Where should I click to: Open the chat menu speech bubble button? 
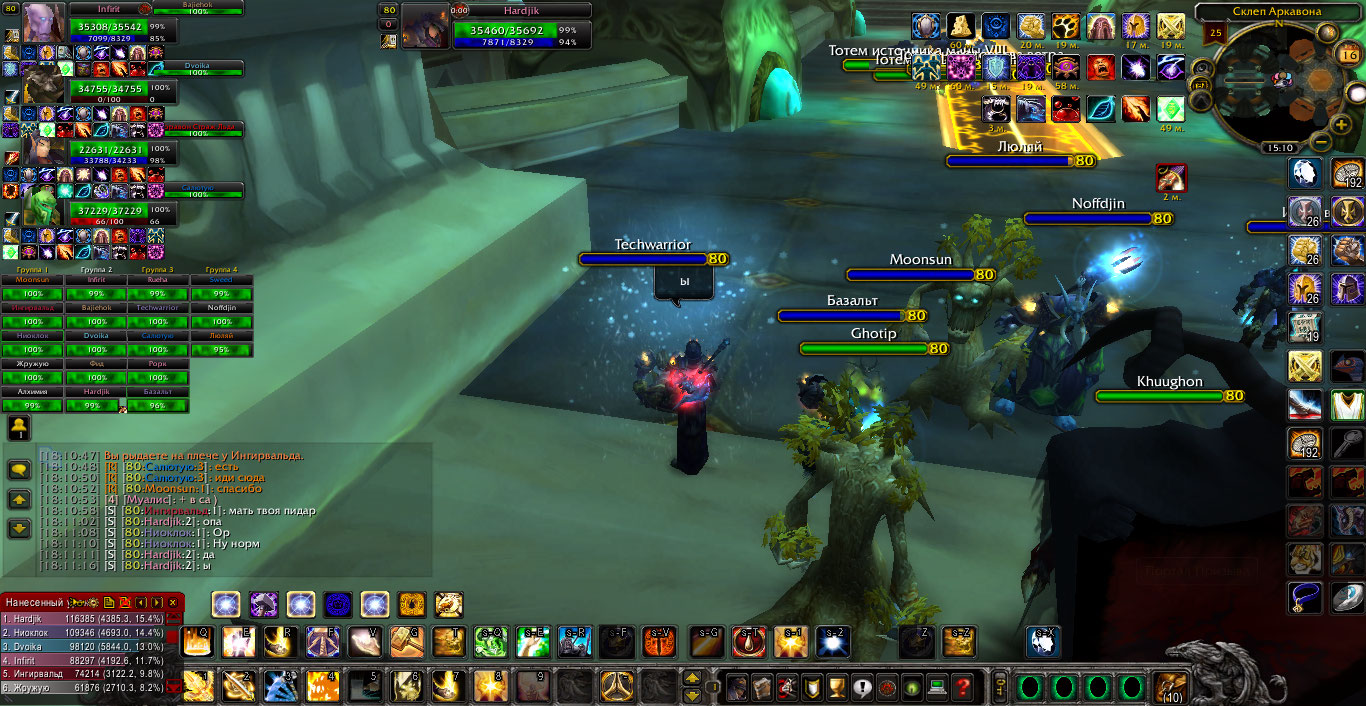[x=19, y=469]
